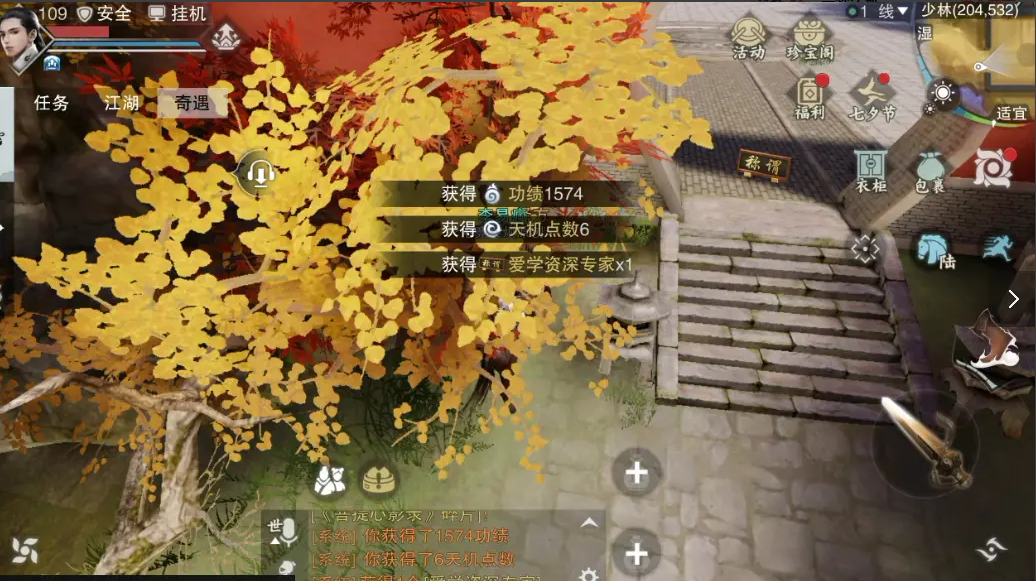Screen dimensions: 1036x581
Task: Open the 衣柜 wardrobe
Action: (871, 170)
